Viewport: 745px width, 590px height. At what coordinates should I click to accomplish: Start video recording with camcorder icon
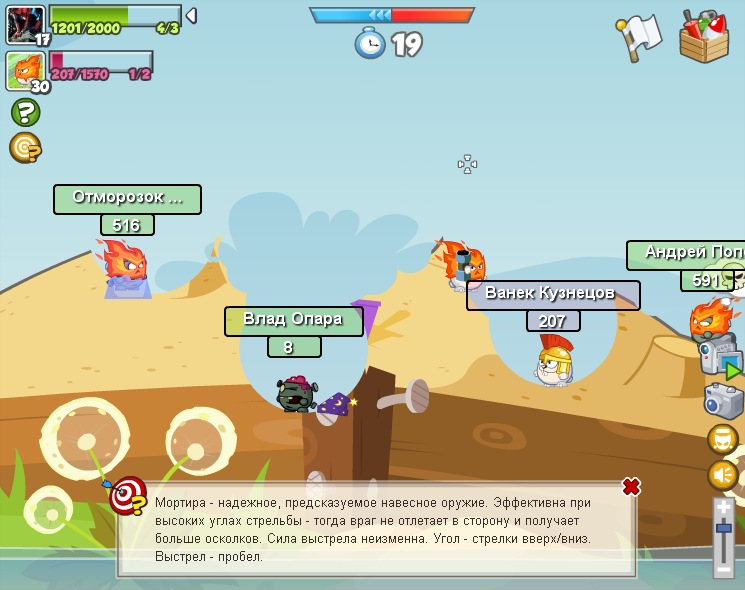(x=720, y=356)
